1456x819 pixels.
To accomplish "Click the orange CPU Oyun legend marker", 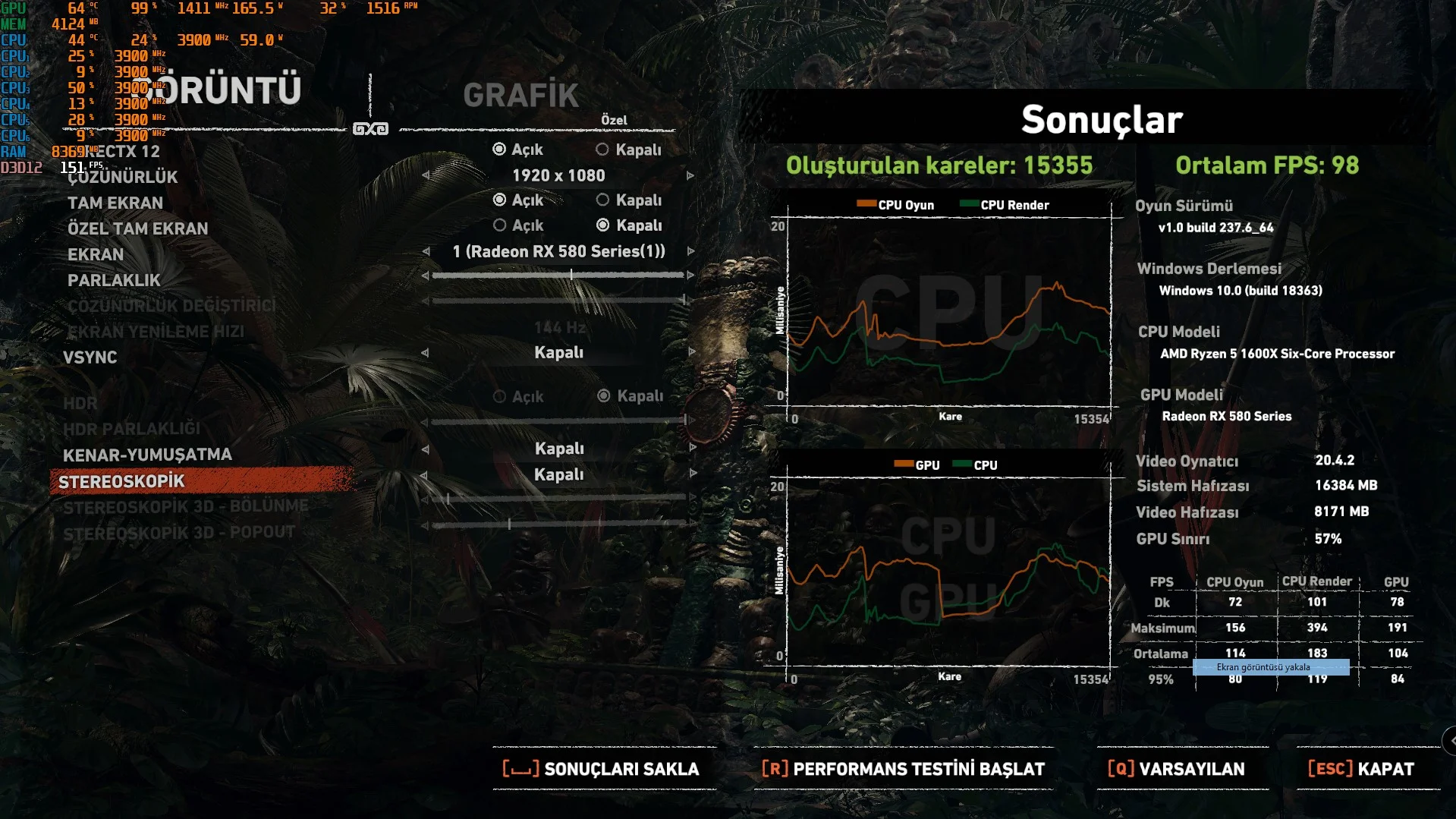I will (867, 203).
